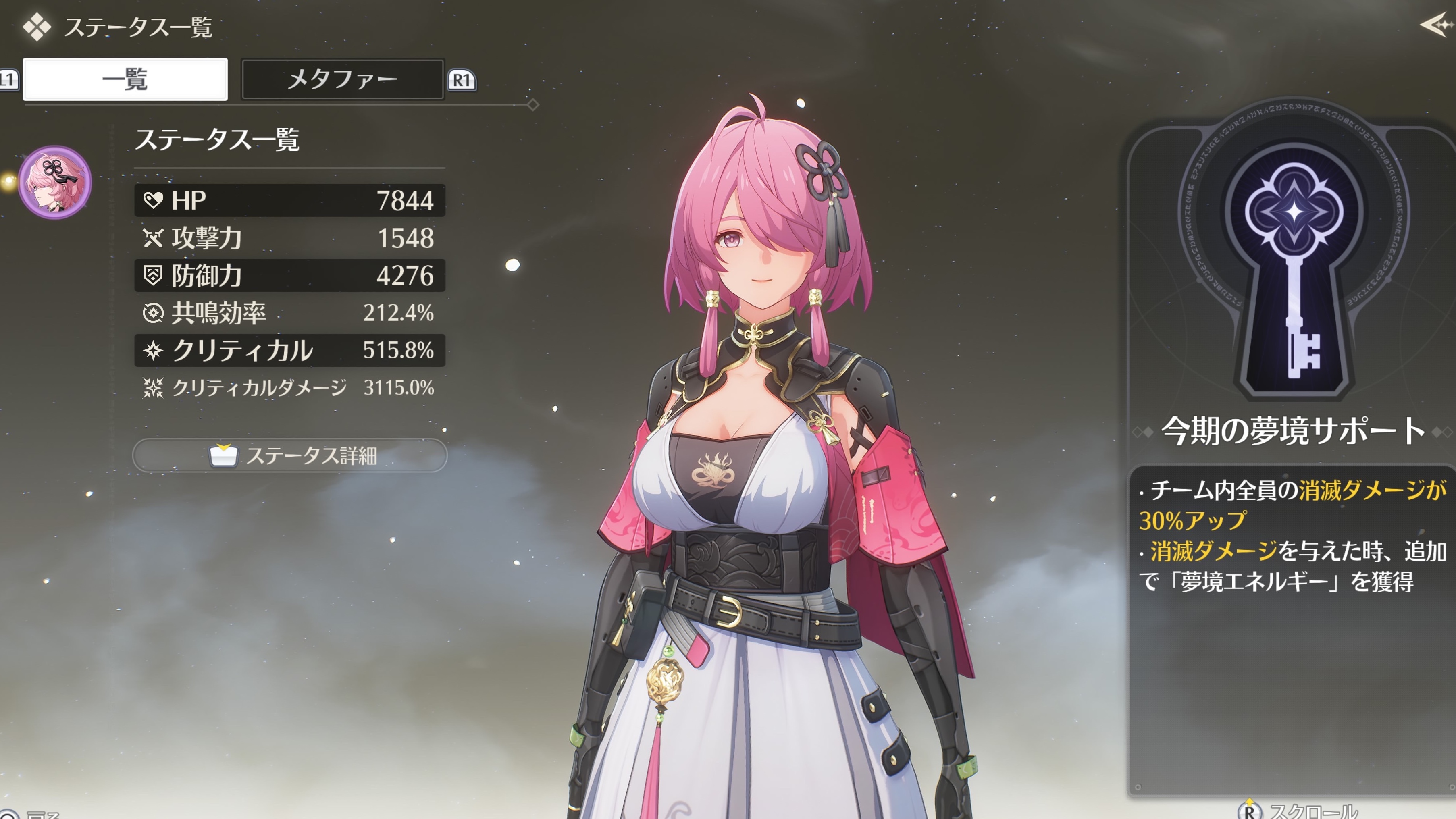The image size is (1456, 819).
Task: Select the 一覧 tab
Action: [x=125, y=79]
